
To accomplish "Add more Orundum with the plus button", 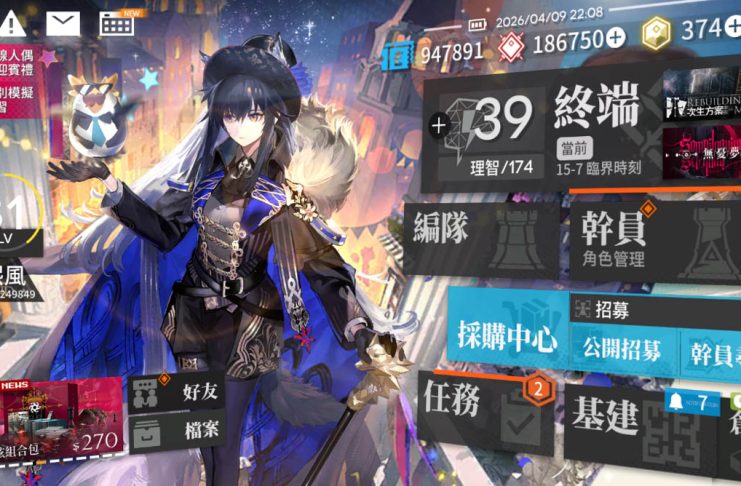I will pyautogui.click(x=615, y=37).
